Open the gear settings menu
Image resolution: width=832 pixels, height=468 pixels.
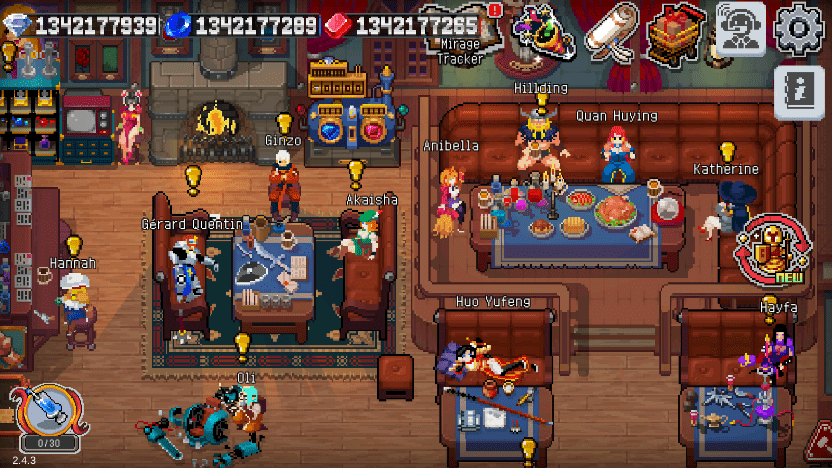coord(799,29)
